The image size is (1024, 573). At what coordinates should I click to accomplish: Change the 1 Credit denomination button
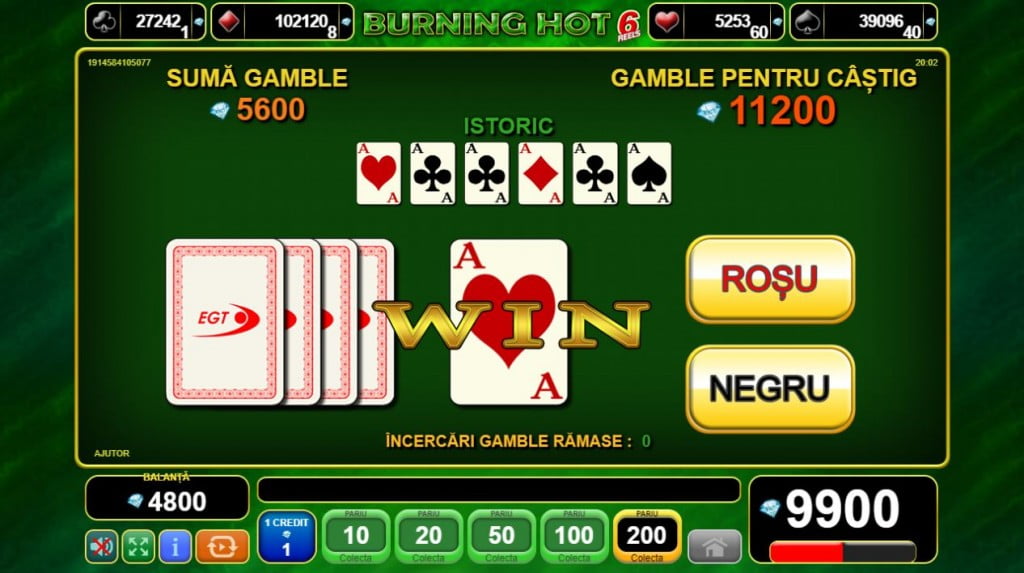tap(287, 537)
